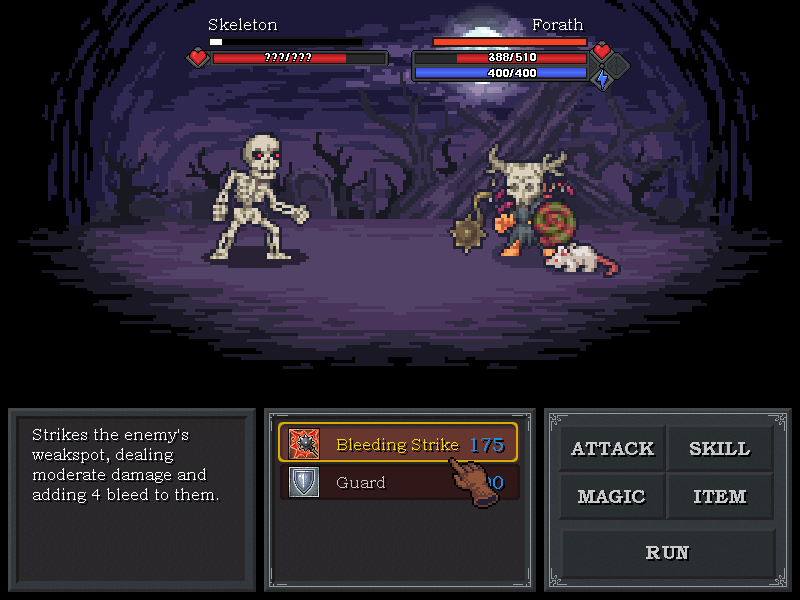
Task: Open the ATTACK command
Action: pyautogui.click(x=612, y=449)
